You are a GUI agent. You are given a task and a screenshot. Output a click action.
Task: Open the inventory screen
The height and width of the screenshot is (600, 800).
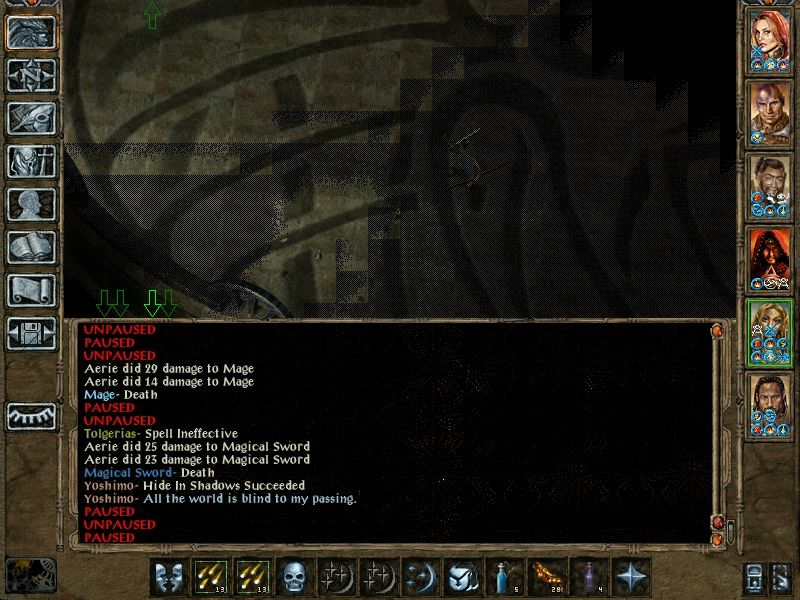[x=31, y=161]
